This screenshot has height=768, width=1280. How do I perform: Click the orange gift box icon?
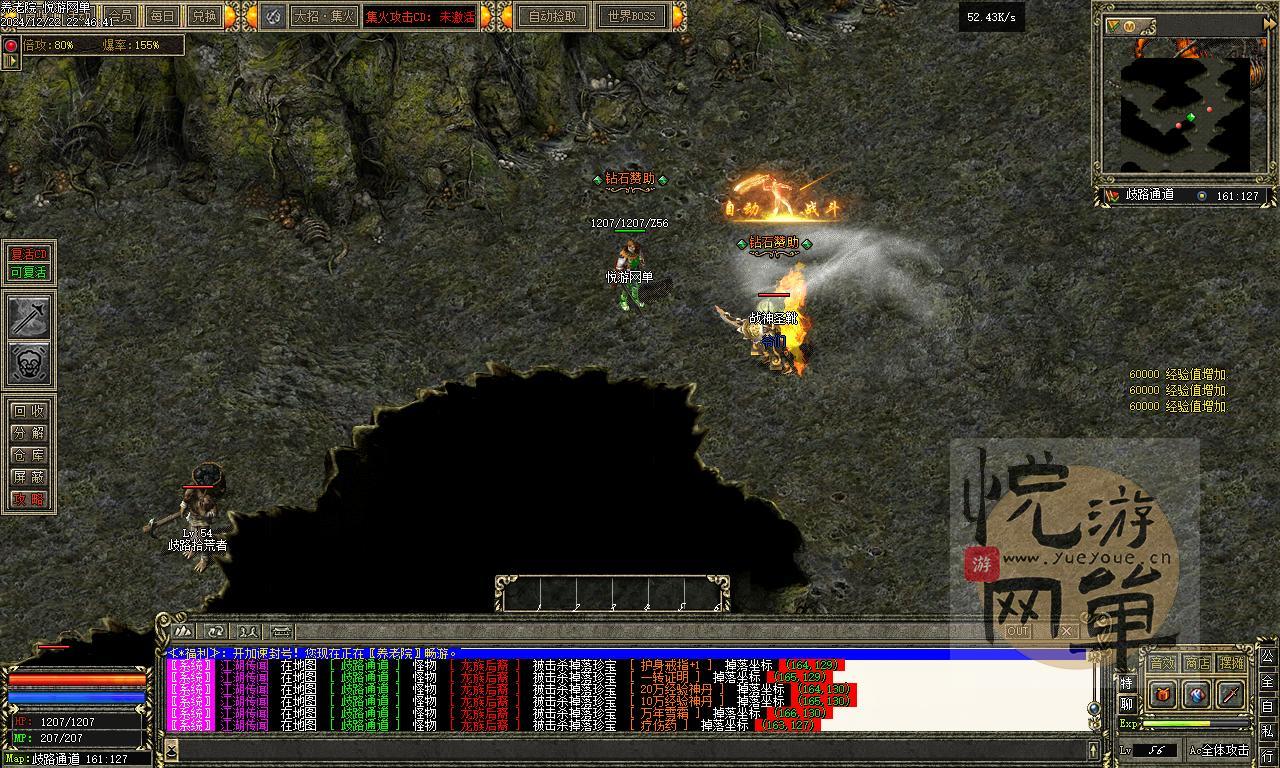pyautogui.click(x=1163, y=693)
